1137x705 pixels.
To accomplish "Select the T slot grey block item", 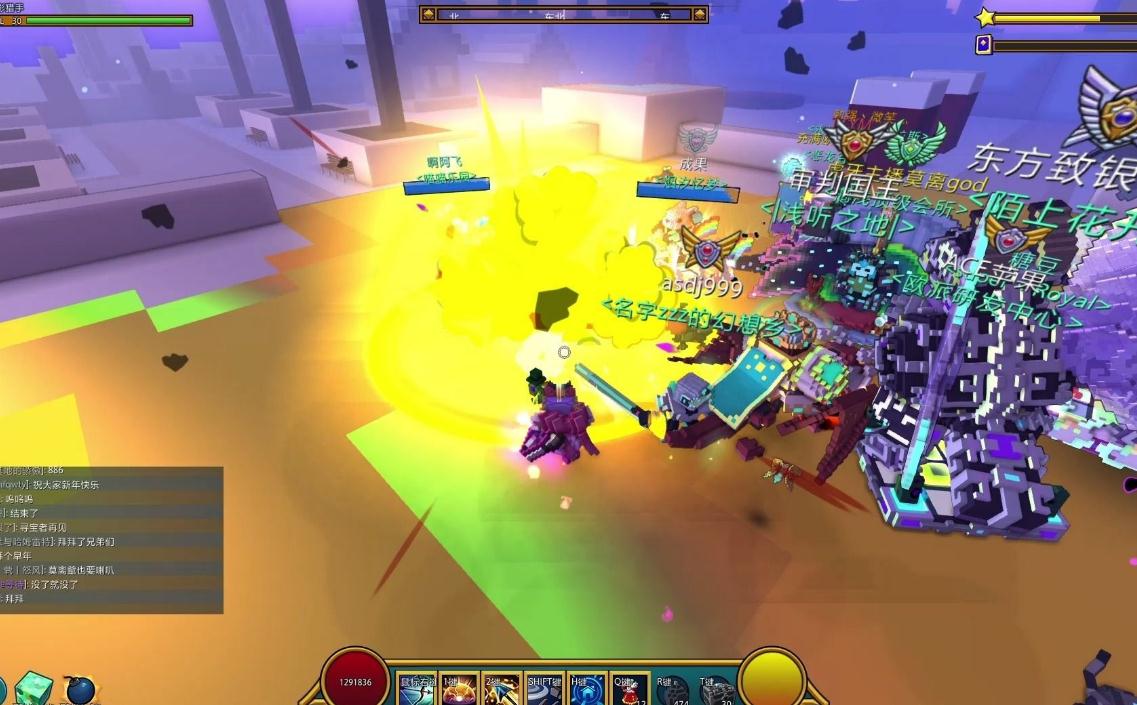I will 716,690.
